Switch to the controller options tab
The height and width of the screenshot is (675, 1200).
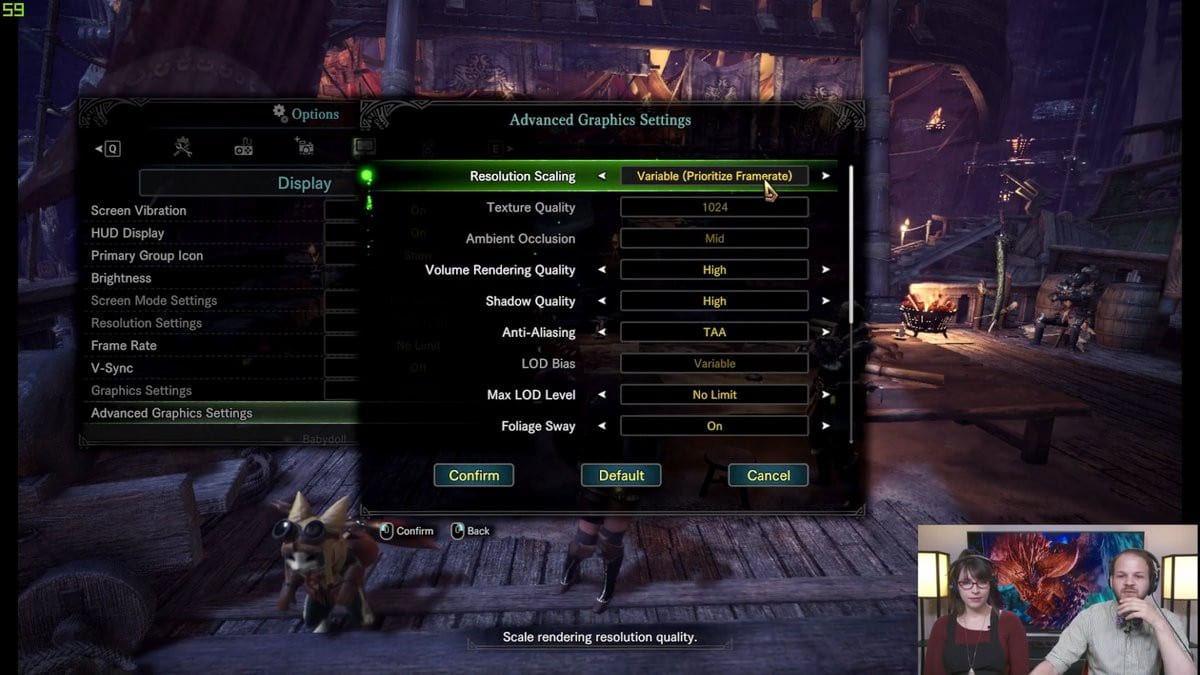click(x=243, y=148)
